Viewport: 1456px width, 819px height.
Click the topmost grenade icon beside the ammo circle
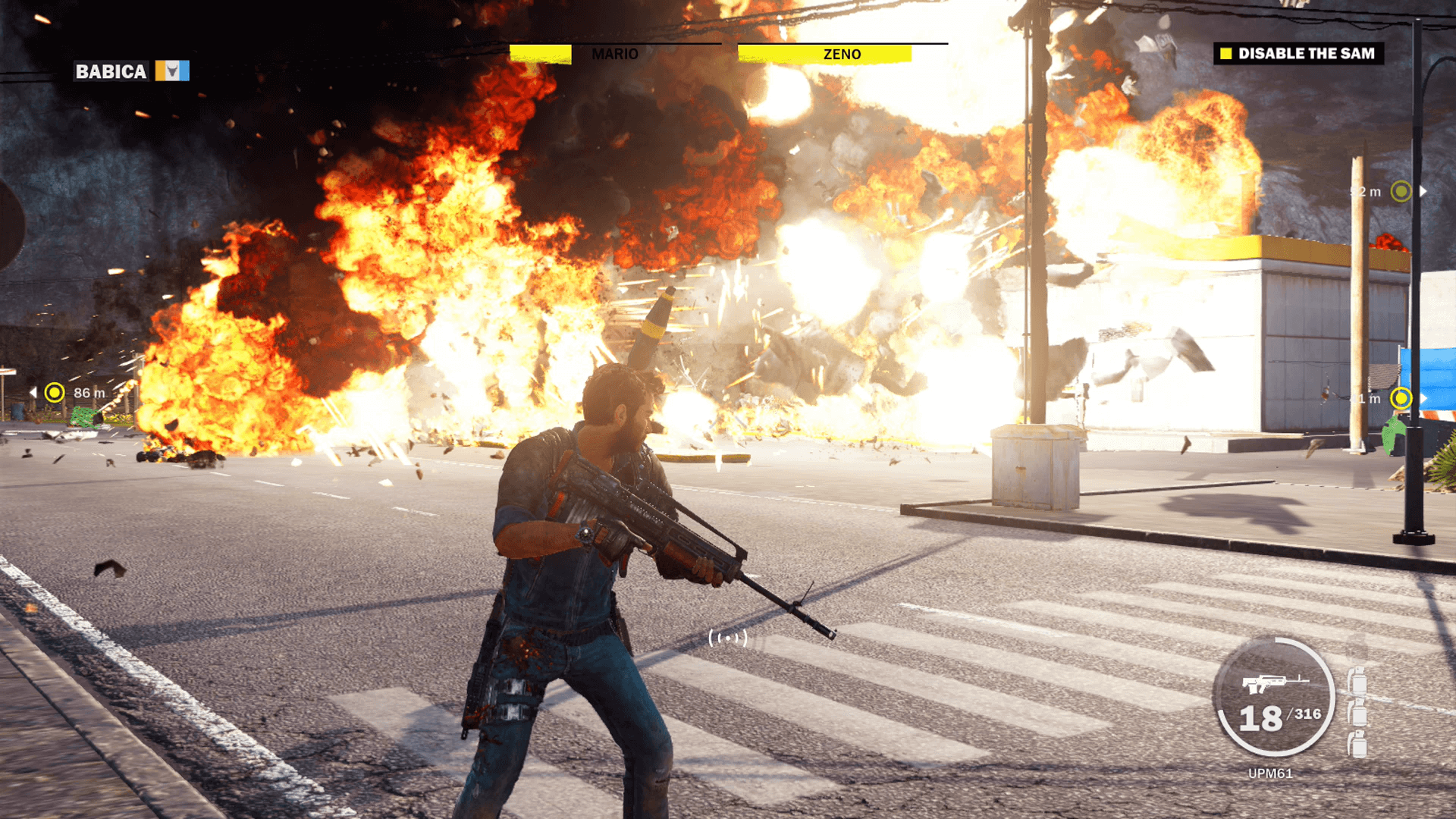click(1356, 679)
